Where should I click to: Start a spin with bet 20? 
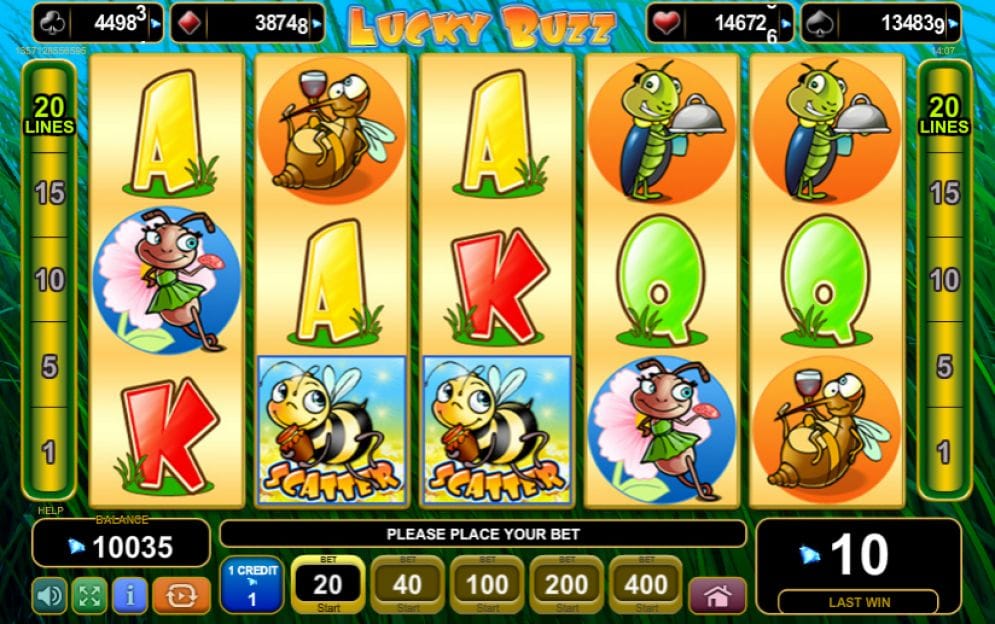[x=327, y=585]
